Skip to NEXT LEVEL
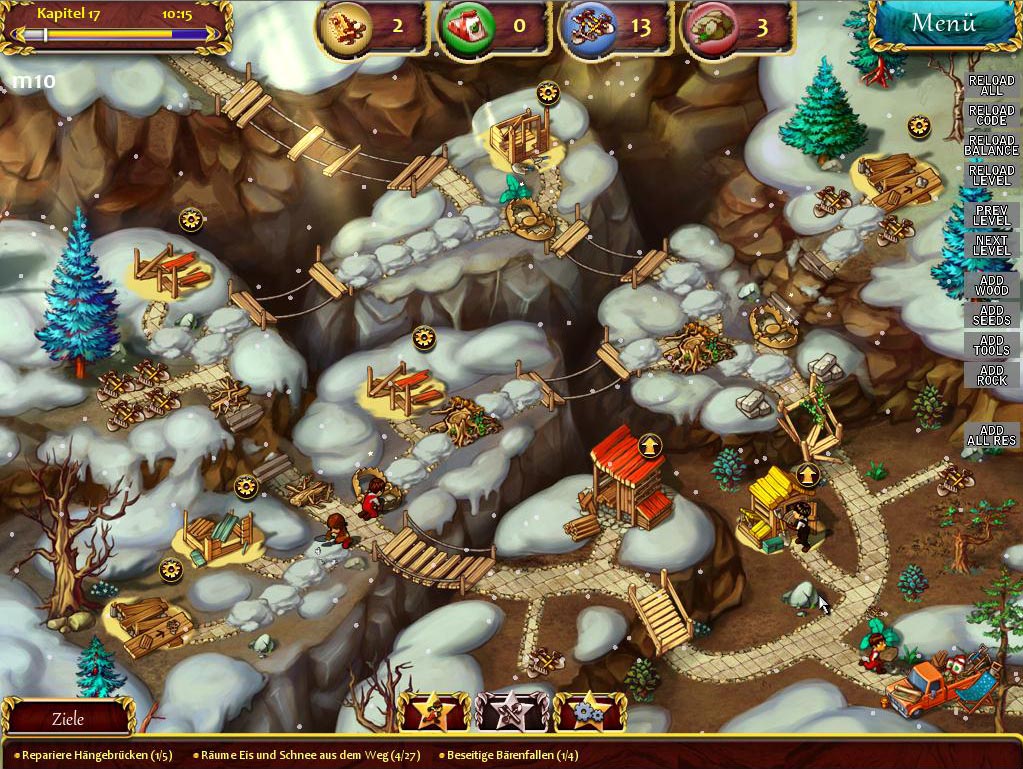Screen dimensions: 1023x769 (x=991, y=245)
